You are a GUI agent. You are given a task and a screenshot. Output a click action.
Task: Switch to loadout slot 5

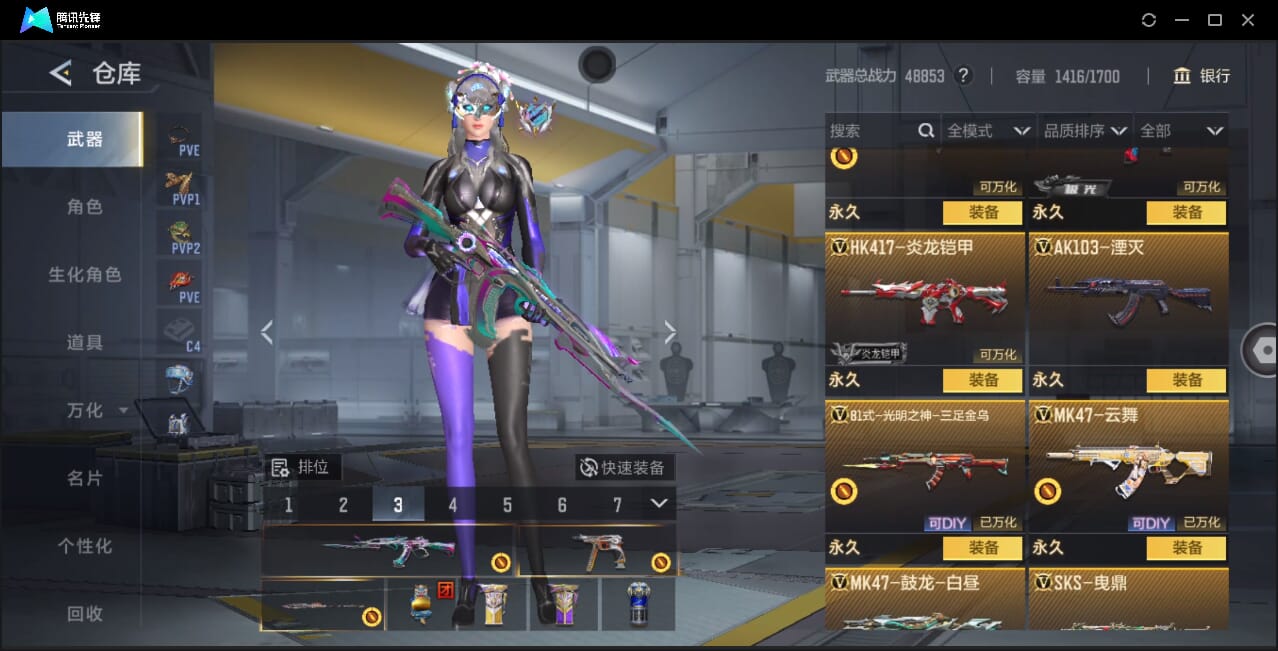[507, 505]
